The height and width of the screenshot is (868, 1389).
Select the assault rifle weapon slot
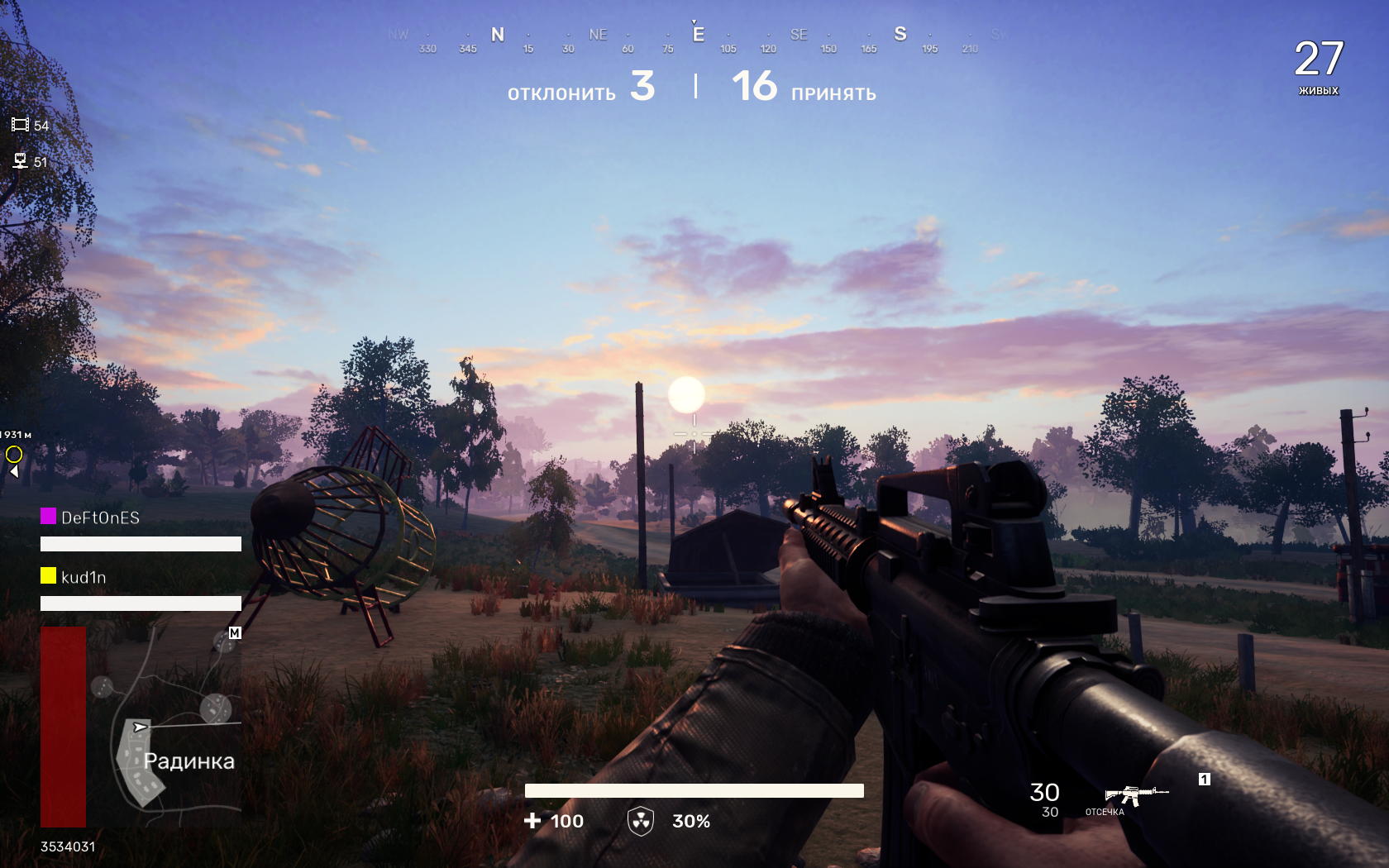1136,794
